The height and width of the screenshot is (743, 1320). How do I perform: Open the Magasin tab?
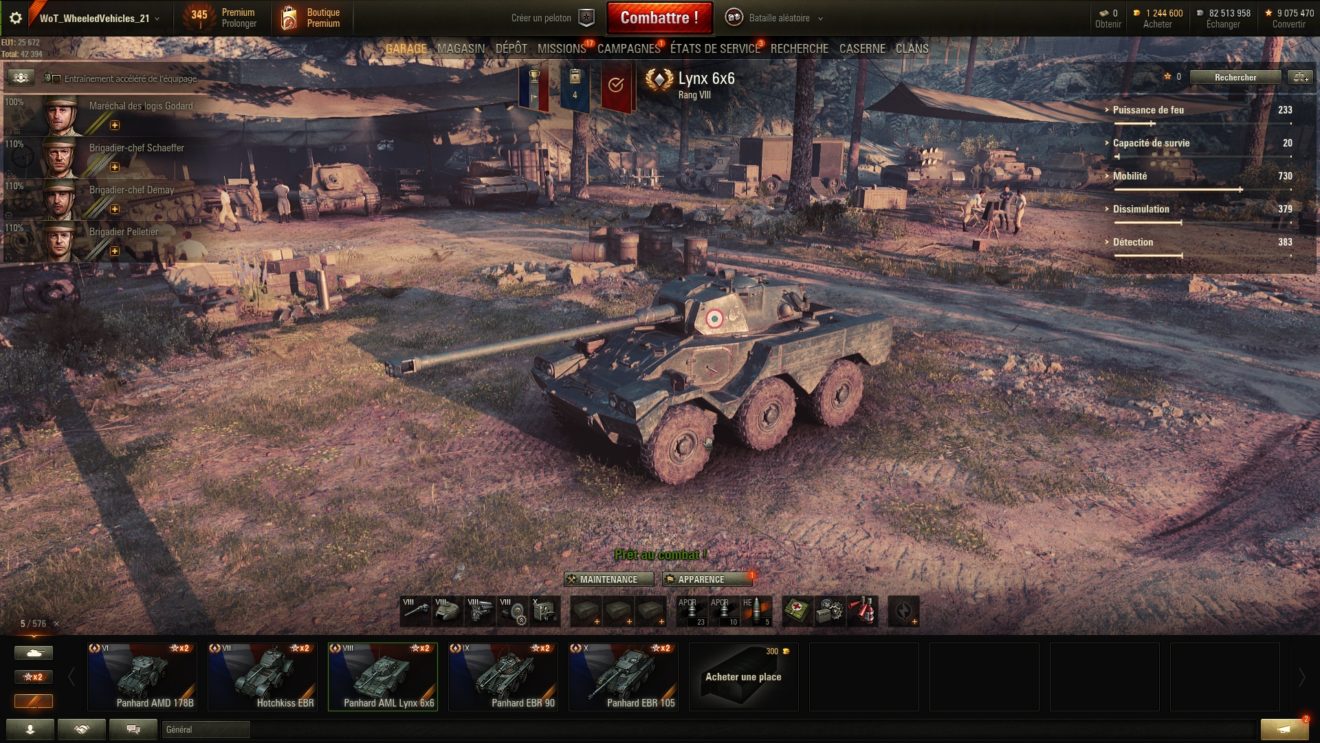tap(461, 48)
